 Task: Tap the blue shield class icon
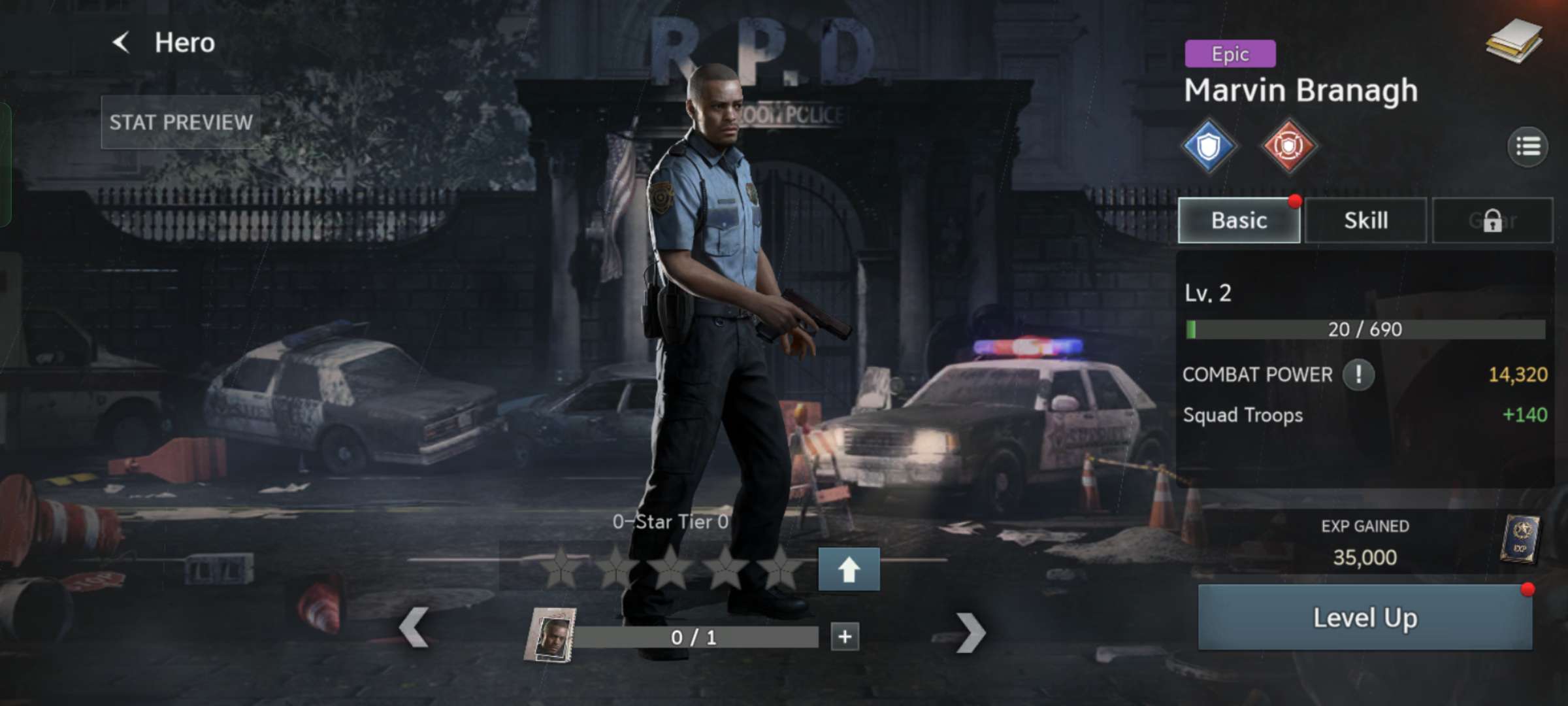(x=1209, y=146)
